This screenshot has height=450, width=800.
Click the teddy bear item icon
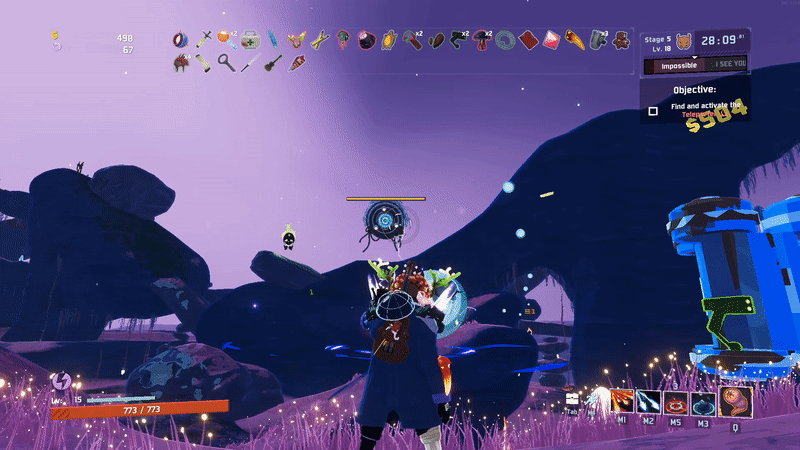point(621,41)
